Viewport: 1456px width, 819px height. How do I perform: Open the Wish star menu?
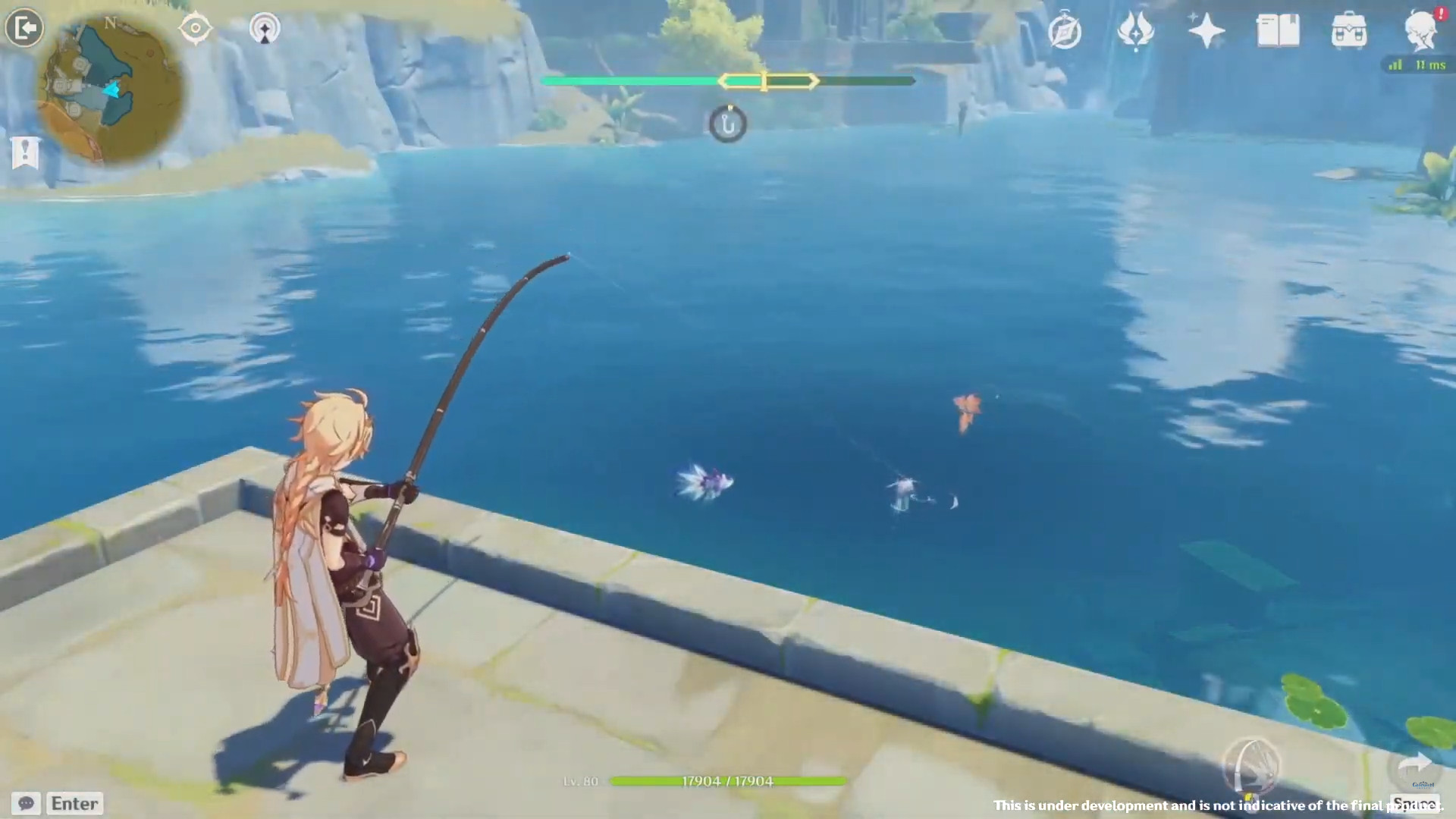pos(1206,32)
